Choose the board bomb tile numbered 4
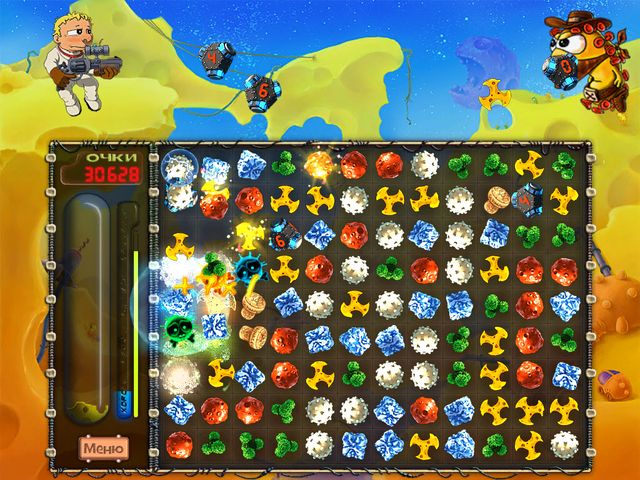Image resolution: width=640 pixels, height=480 pixels. click(529, 199)
